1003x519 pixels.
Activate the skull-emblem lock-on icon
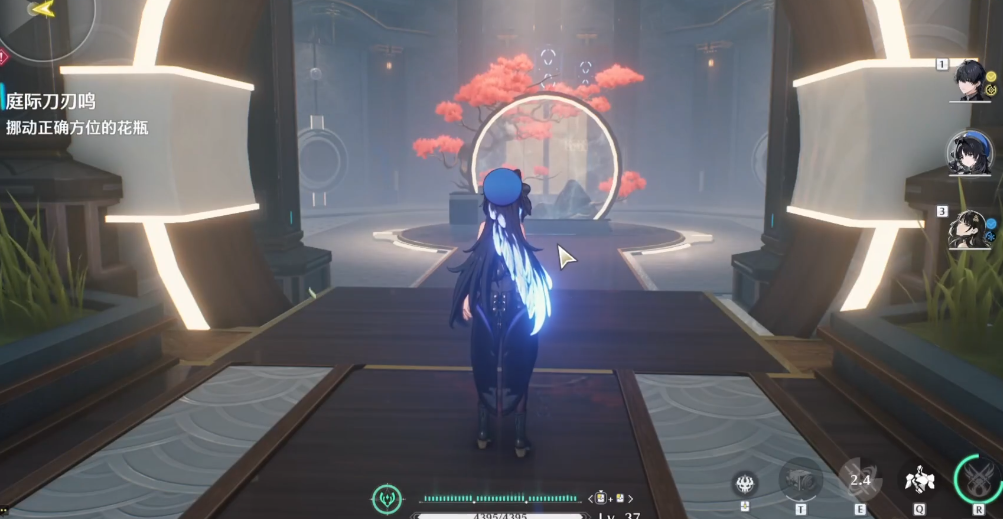point(745,484)
